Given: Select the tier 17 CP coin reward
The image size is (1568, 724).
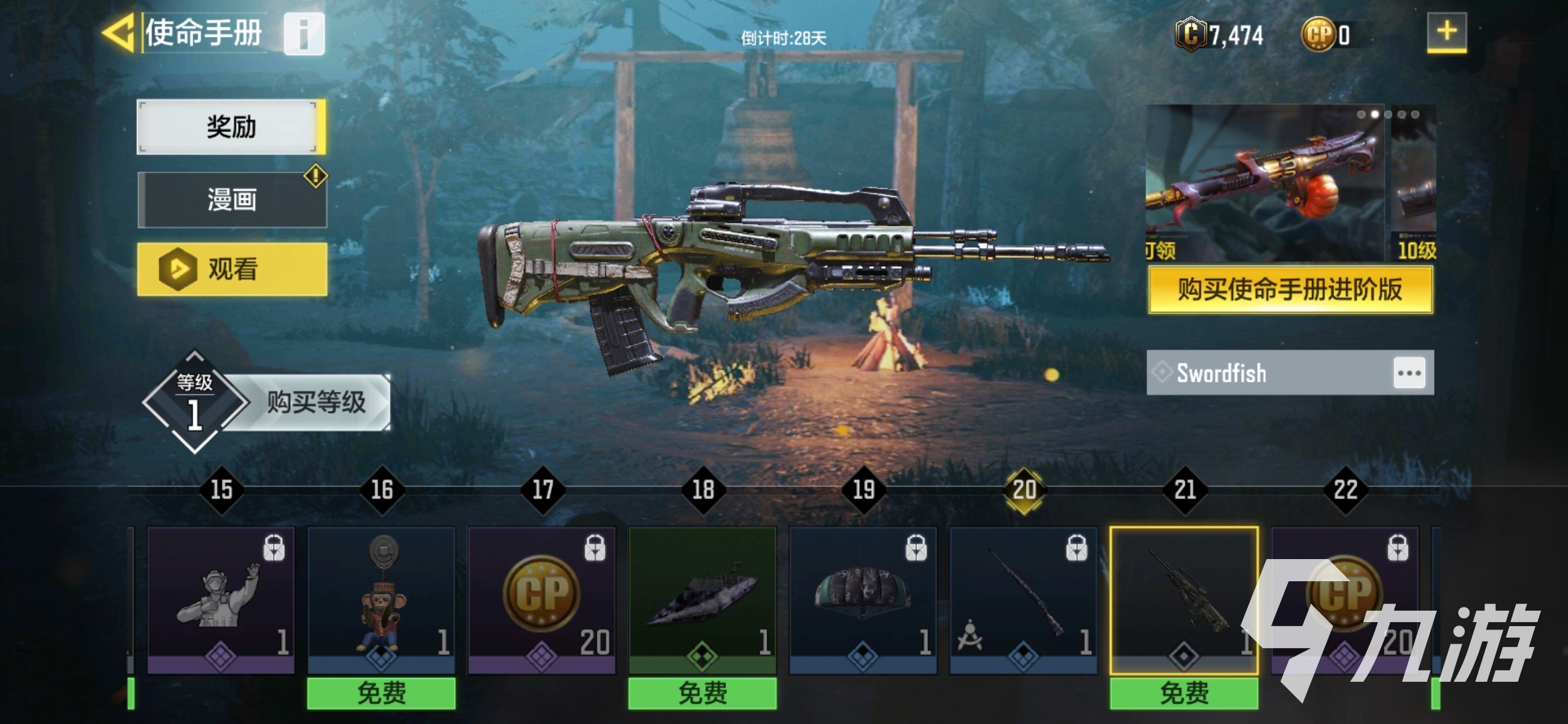Looking at the screenshot, I should (541, 600).
